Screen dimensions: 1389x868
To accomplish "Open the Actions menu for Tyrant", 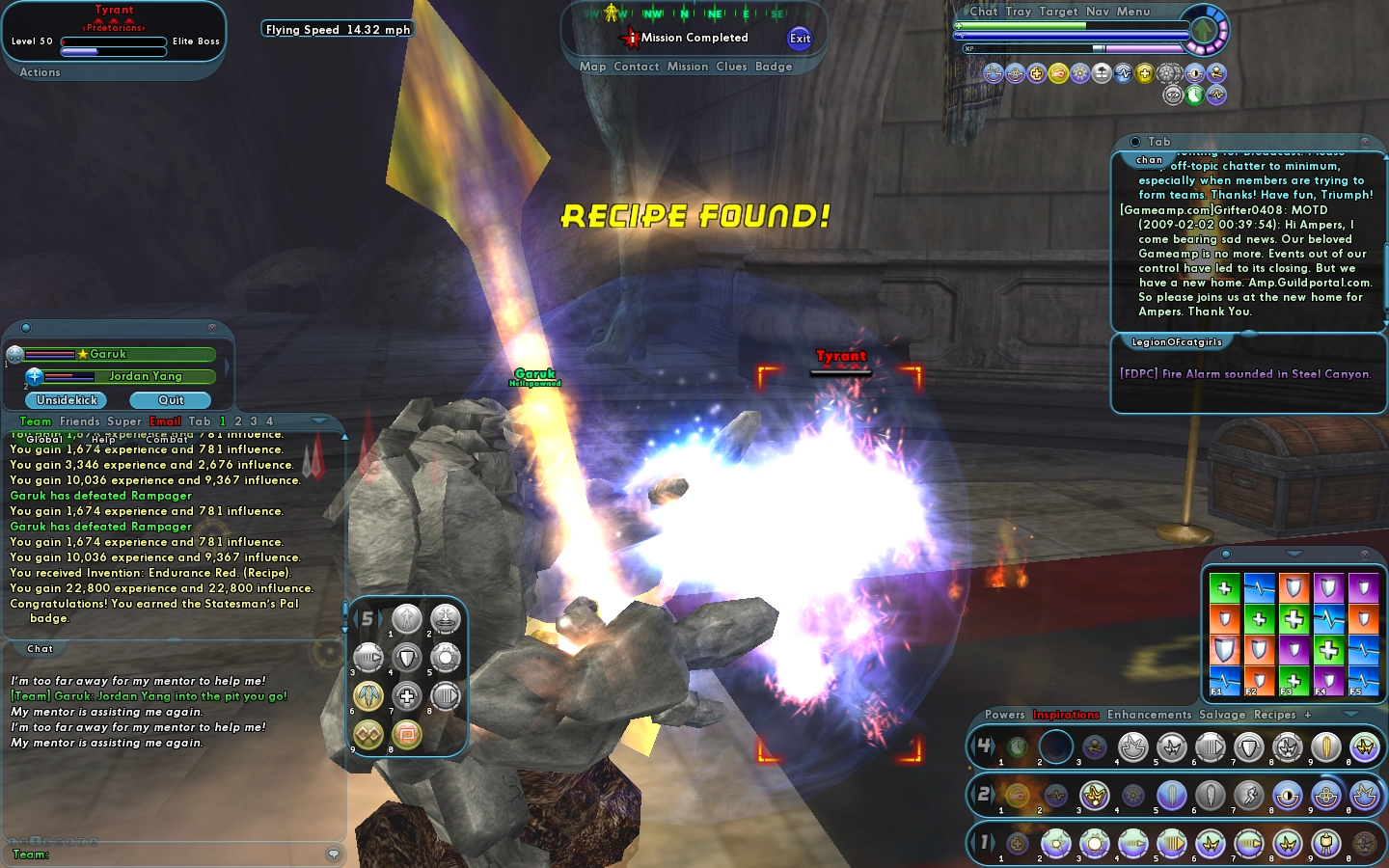I will pos(40,72).
